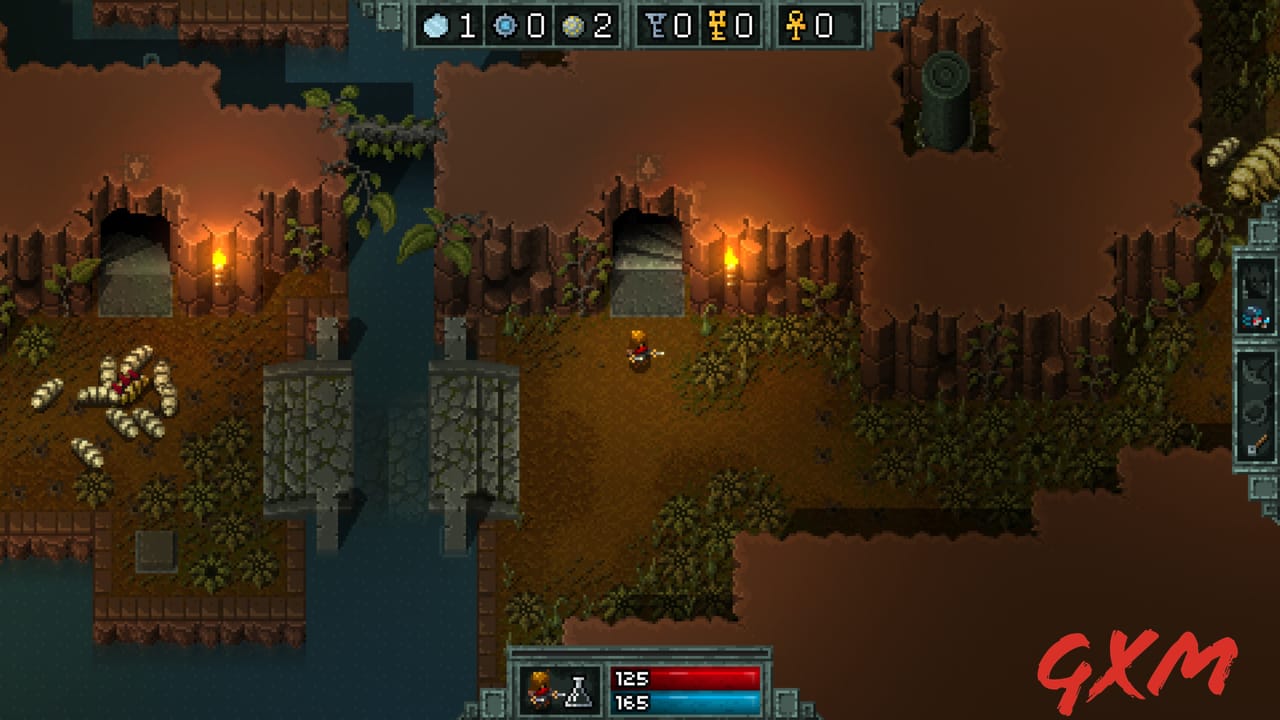
Task: Click the gold key counter icon
Action: 718,27
